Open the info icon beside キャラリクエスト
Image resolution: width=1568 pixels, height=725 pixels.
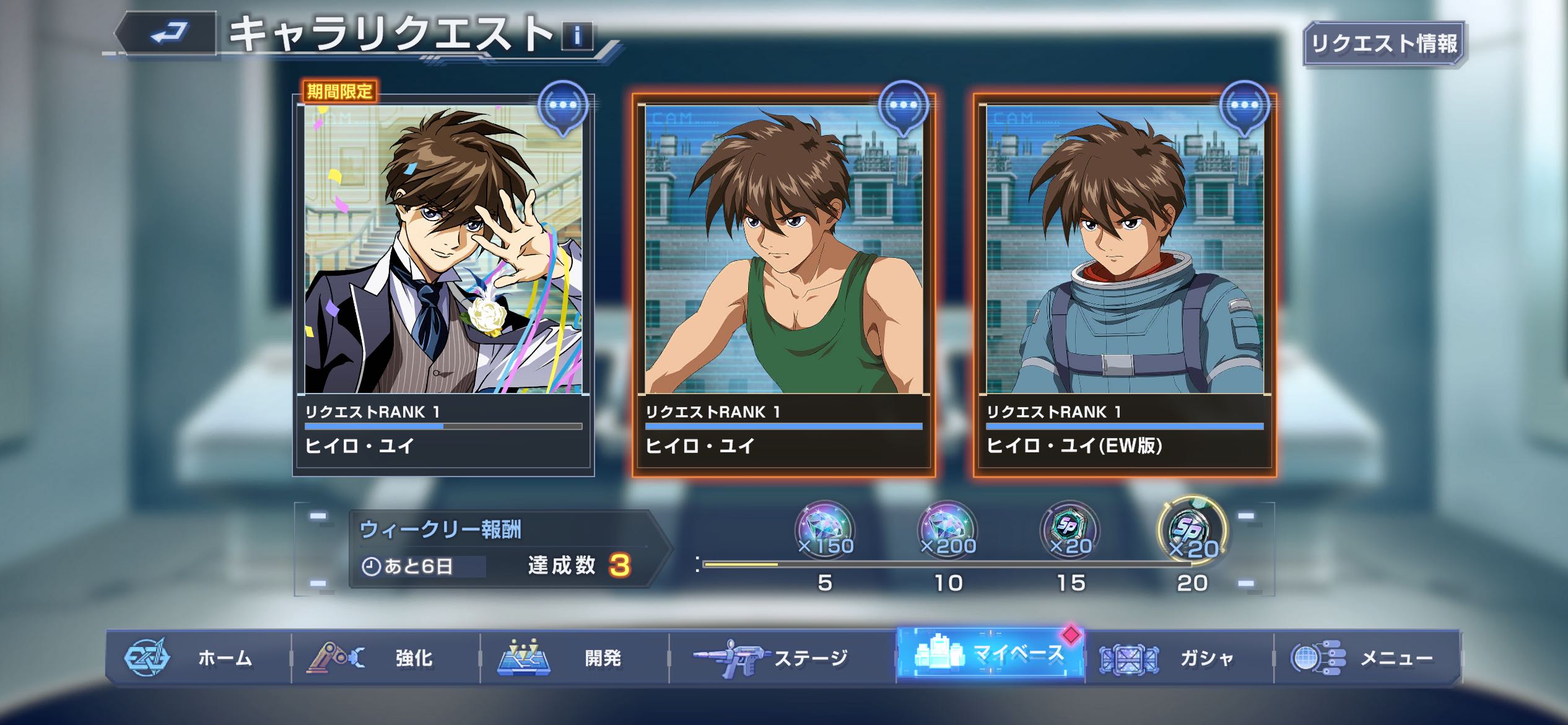(577, 36)
